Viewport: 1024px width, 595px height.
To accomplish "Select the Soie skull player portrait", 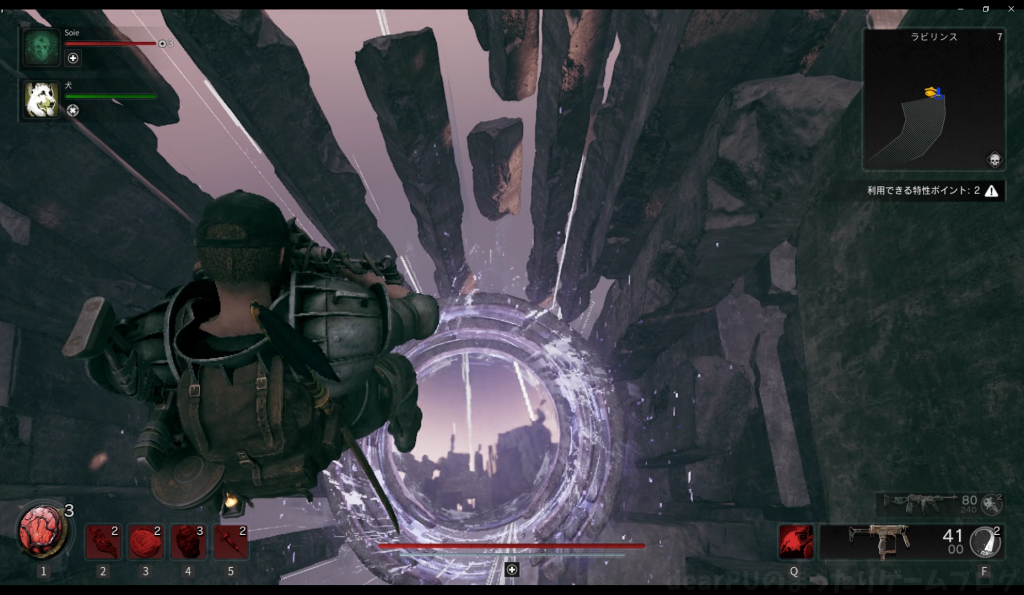I will 42,46.
